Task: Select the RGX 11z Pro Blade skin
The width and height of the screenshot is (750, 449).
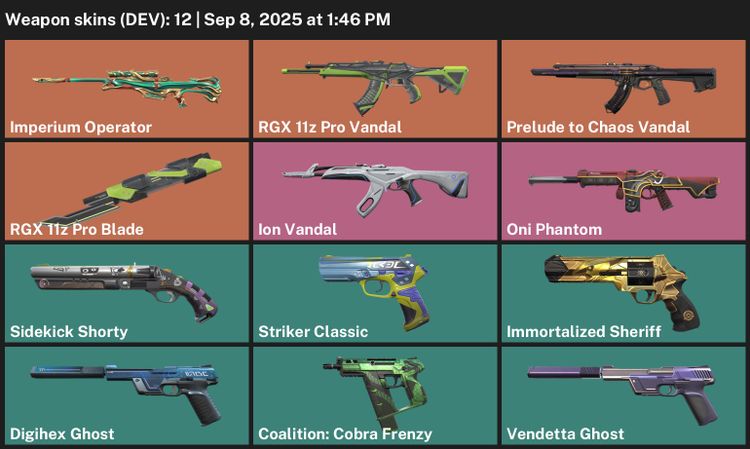Action: tap(126, 191)
